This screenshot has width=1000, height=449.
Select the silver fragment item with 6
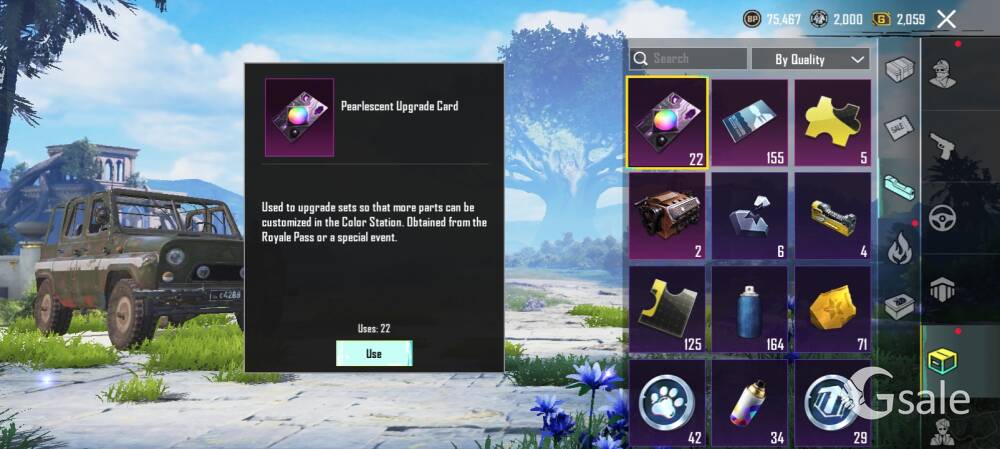click(x=750, y=216)
